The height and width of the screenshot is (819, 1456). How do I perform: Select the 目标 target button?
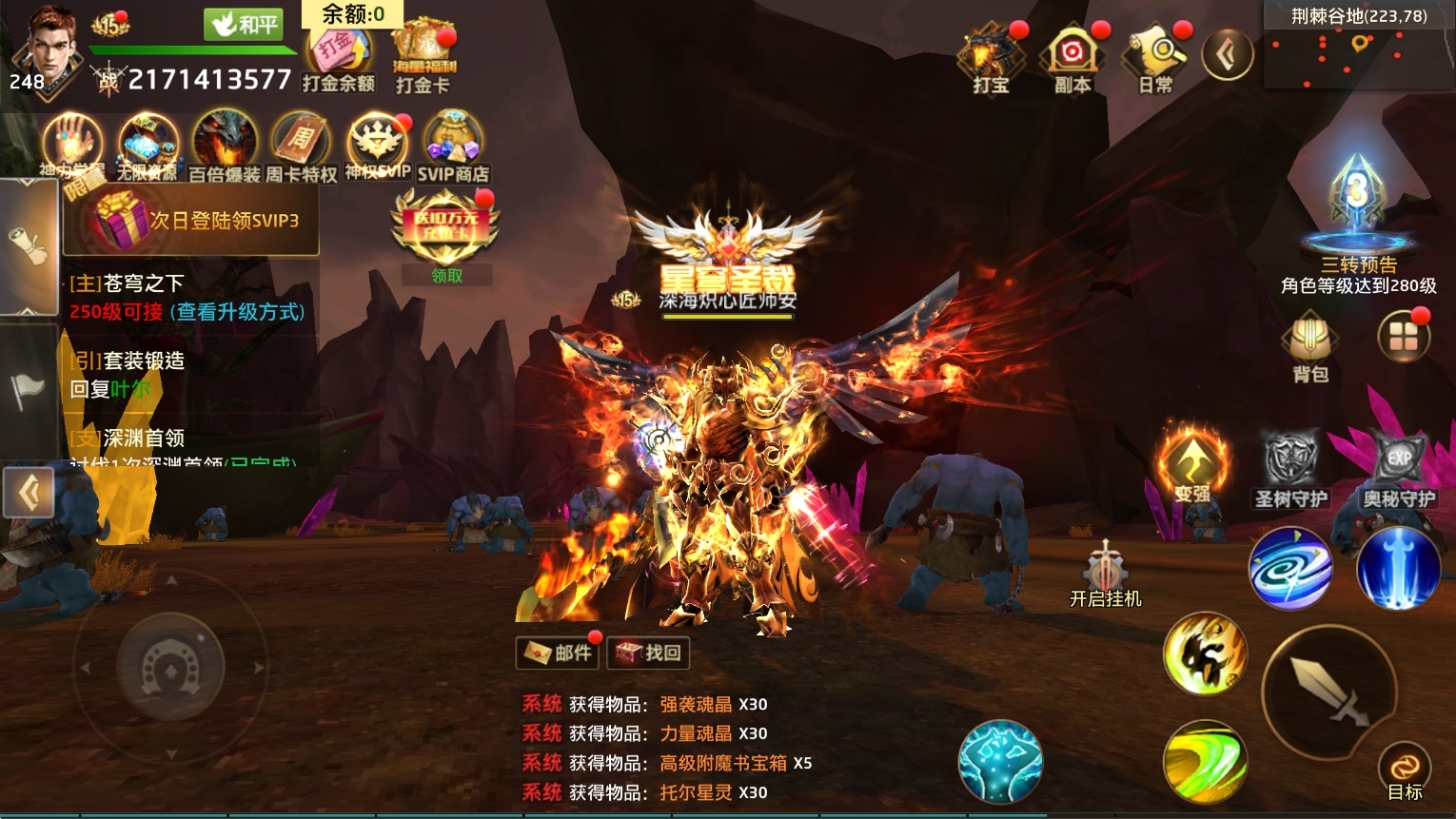pyautogui.click(x=1405, y=770)
